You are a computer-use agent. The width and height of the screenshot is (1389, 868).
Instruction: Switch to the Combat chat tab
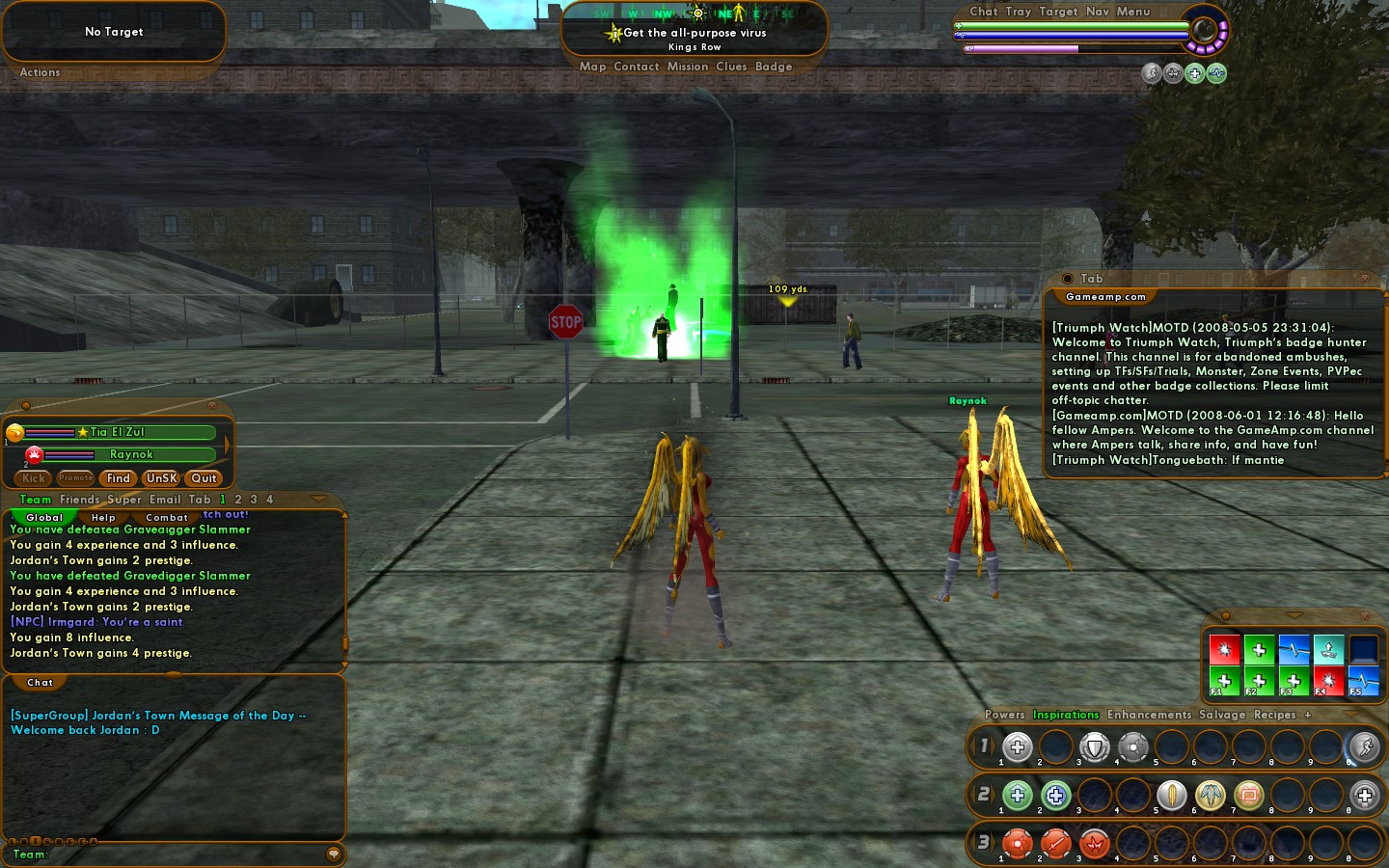point(167,518)
